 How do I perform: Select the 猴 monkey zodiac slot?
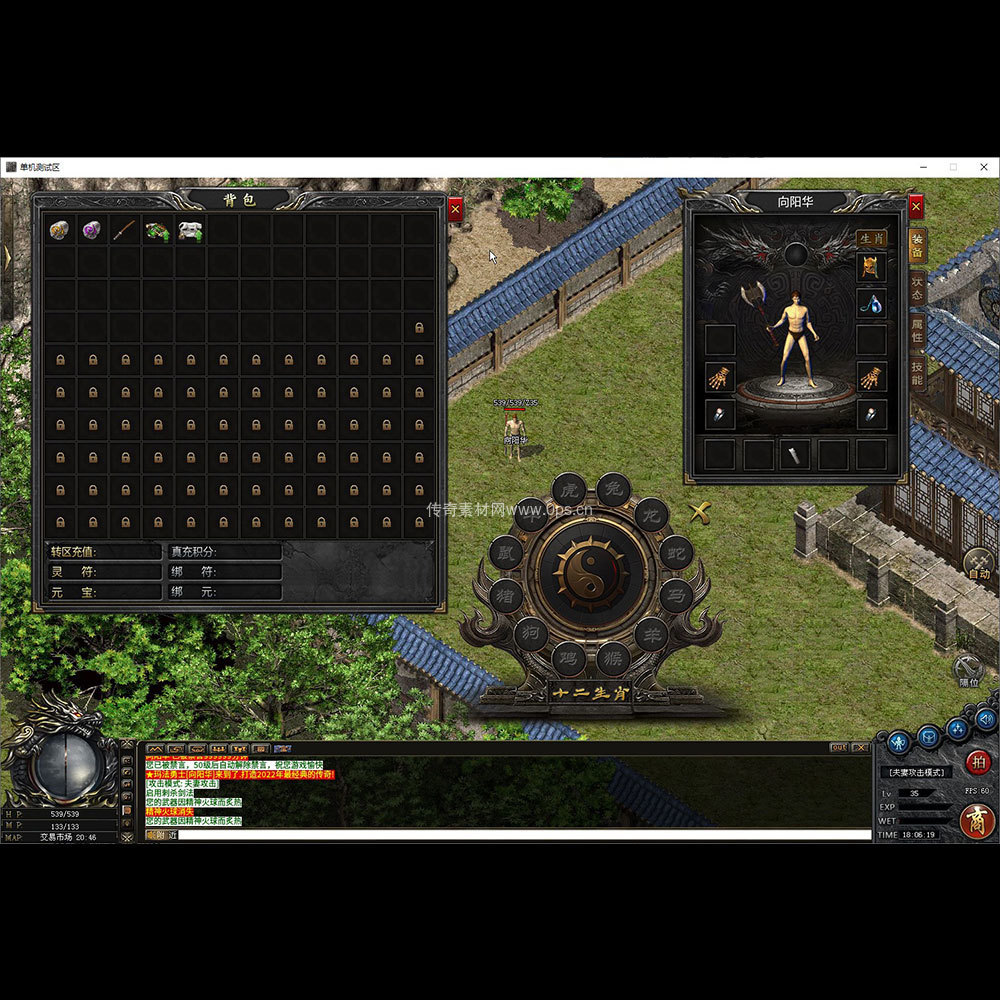pos(613,658)
